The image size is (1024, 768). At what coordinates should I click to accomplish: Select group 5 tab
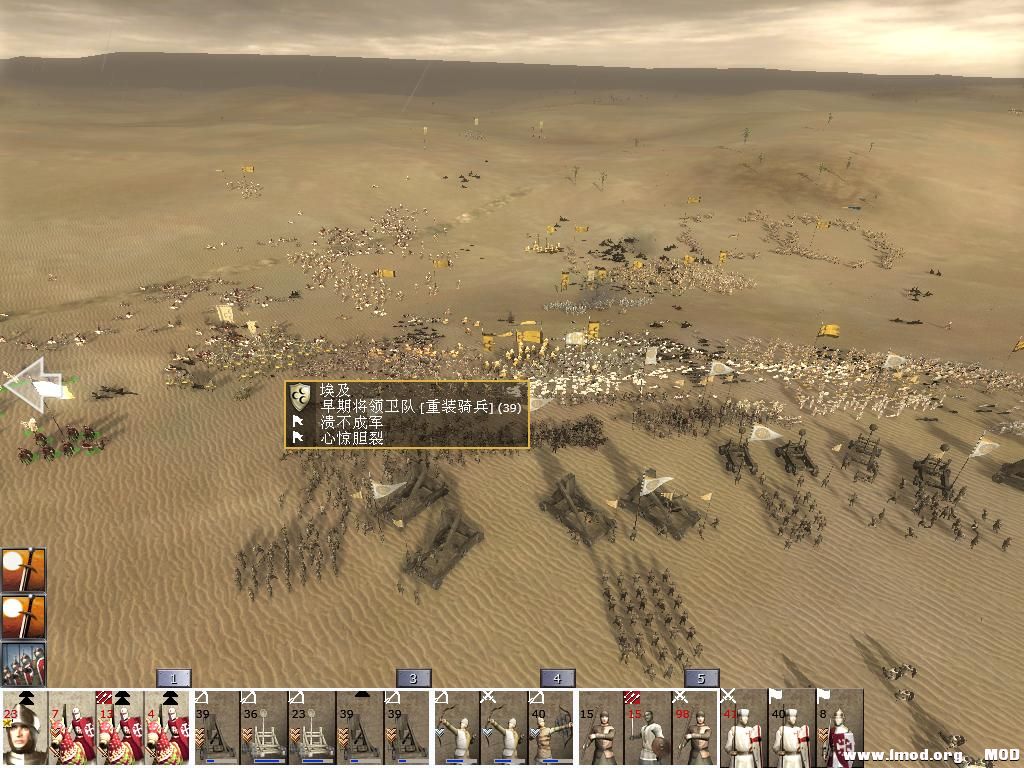click(x=701, y=678)
